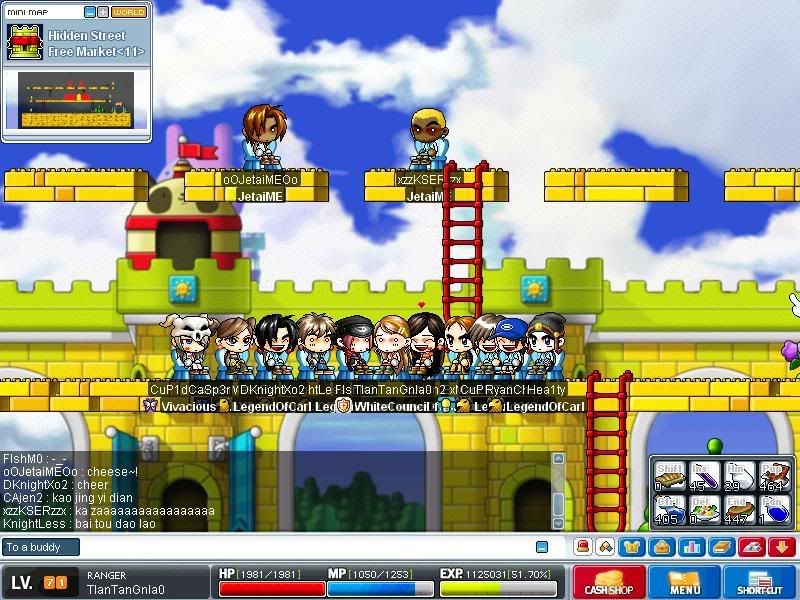Screen dimensions: 800x600
Task: Open the World map from the minimap
Action: (x=128, y=11)
